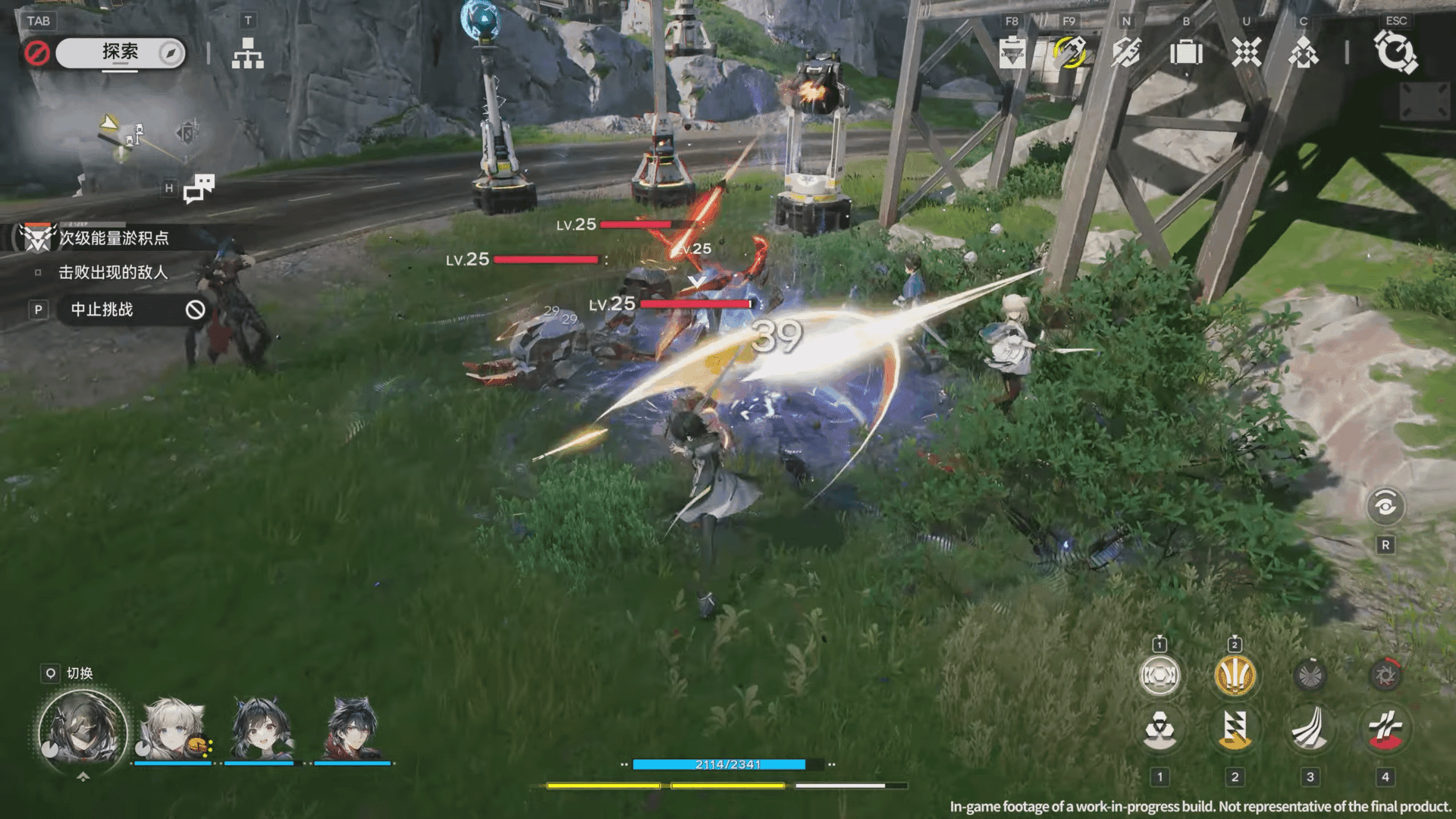
Task: Toggle the 探索 exploration mode switch
Action: (121, 53)
